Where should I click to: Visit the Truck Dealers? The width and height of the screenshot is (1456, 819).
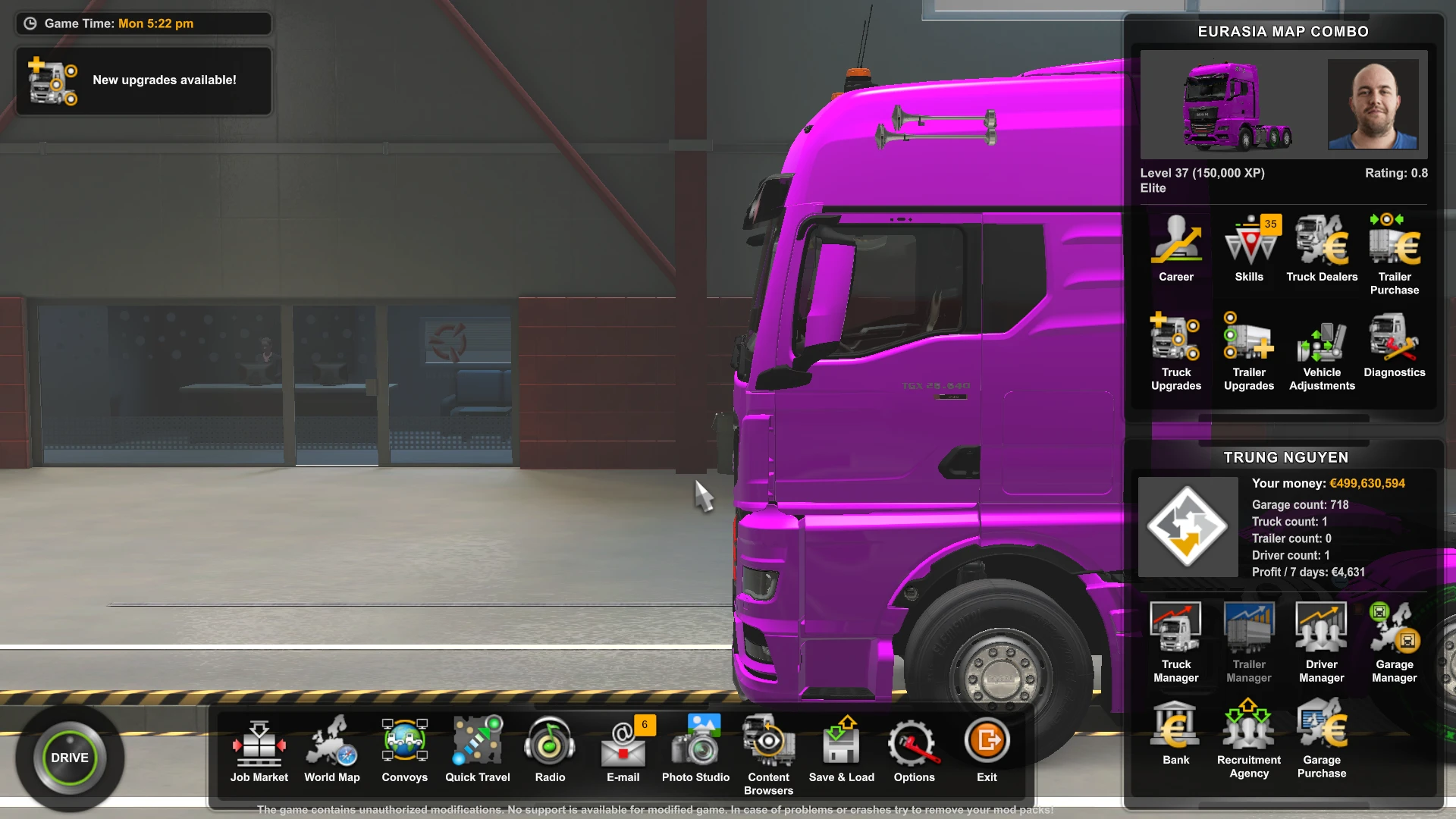point(1321,243)
